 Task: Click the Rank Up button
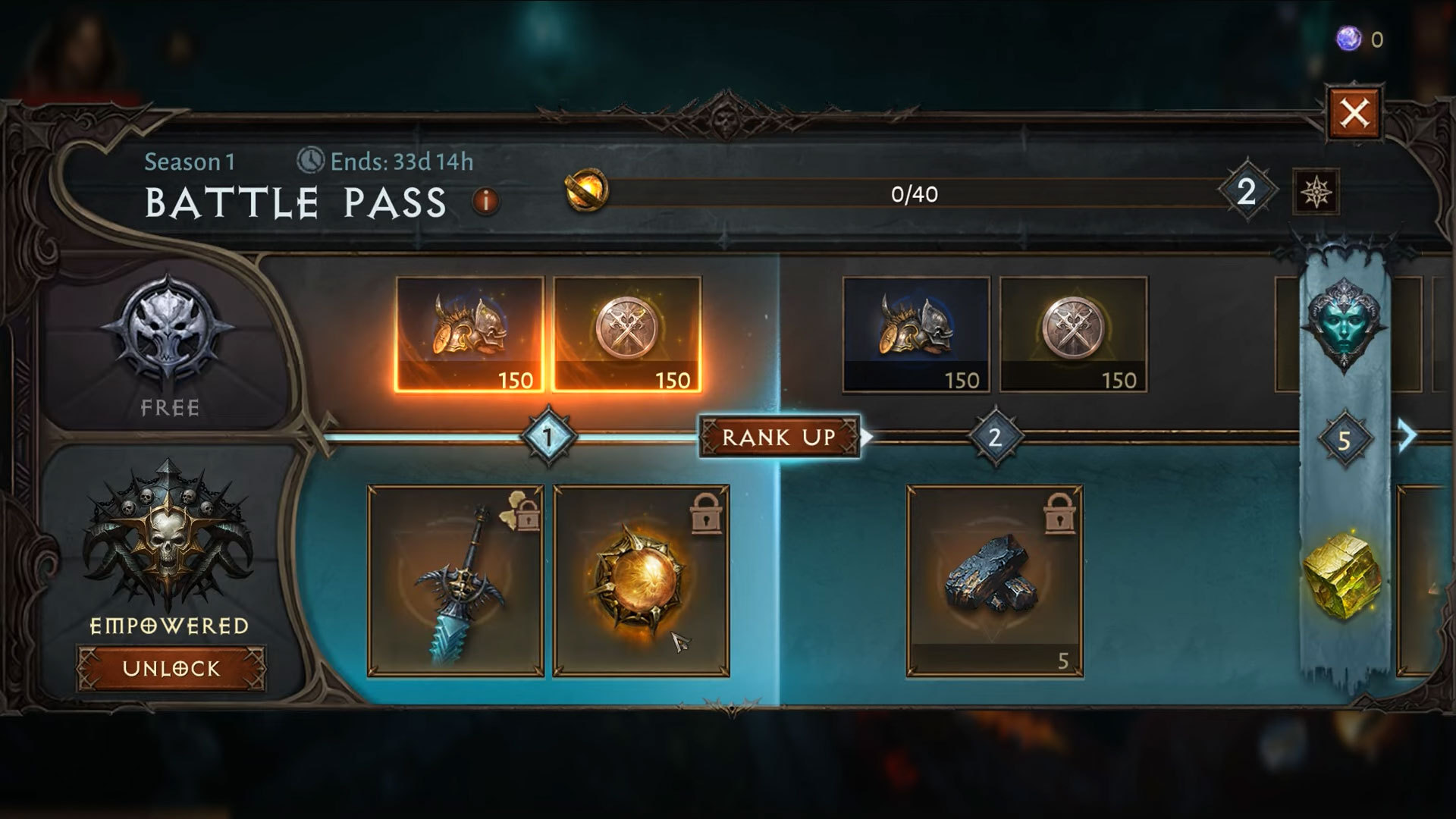coord(779,437)
